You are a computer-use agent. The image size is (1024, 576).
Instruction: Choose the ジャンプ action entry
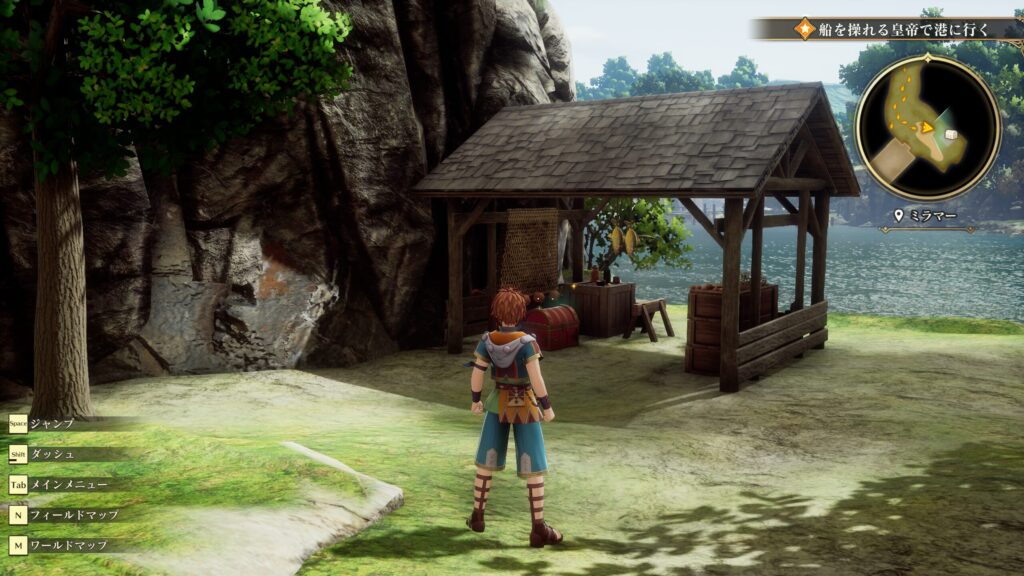coord(51,424)
